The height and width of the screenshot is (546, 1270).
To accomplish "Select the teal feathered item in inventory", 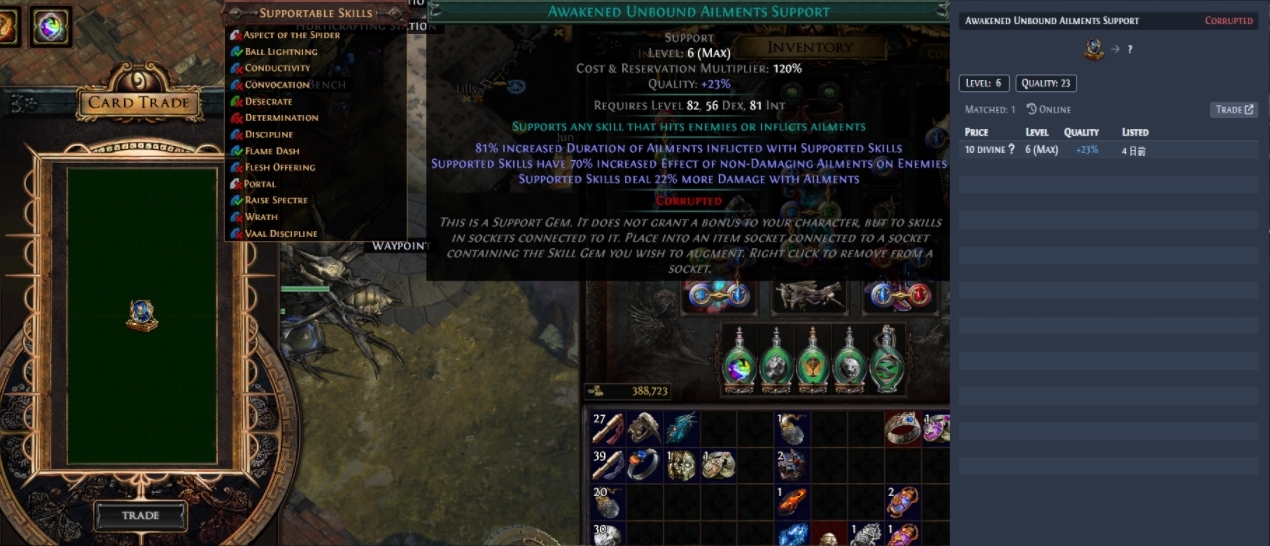I will [681, 429].
